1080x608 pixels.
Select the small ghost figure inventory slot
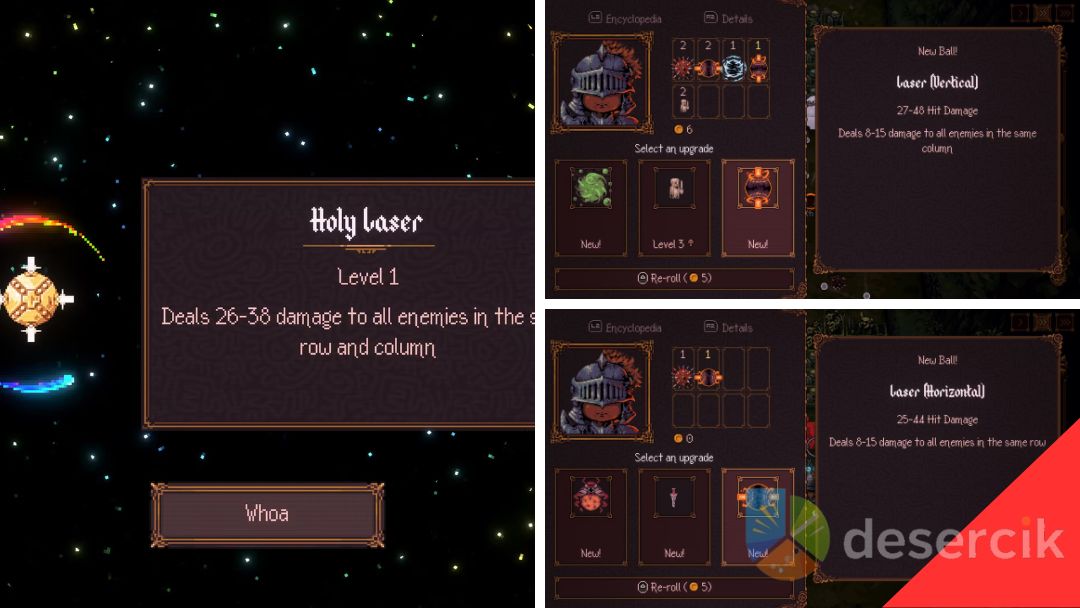[683, 101]
